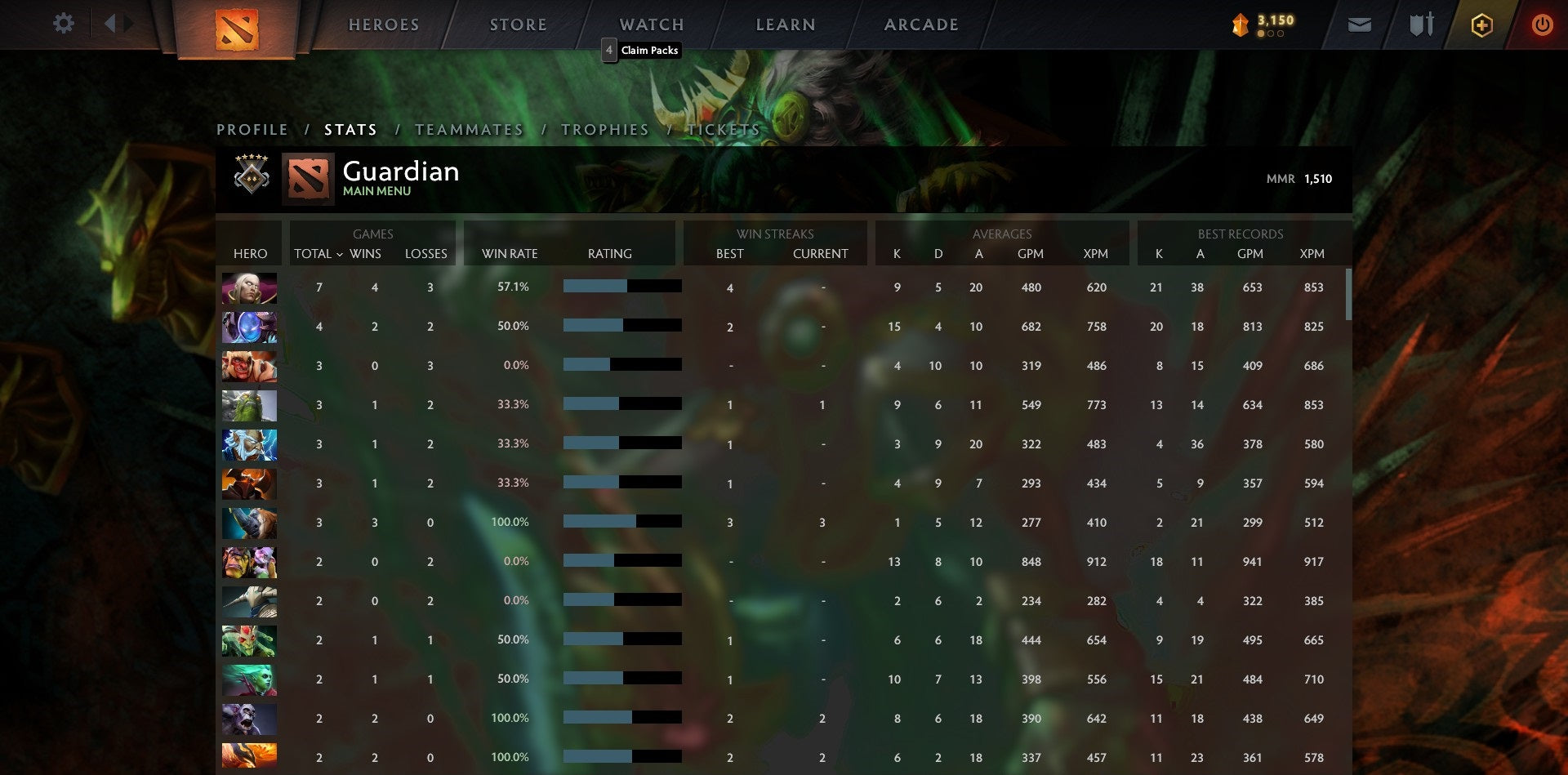The image size is (1568, 775).
Task: Open the Armory shield-and-sword icon
Action: tap(1421, 24)
